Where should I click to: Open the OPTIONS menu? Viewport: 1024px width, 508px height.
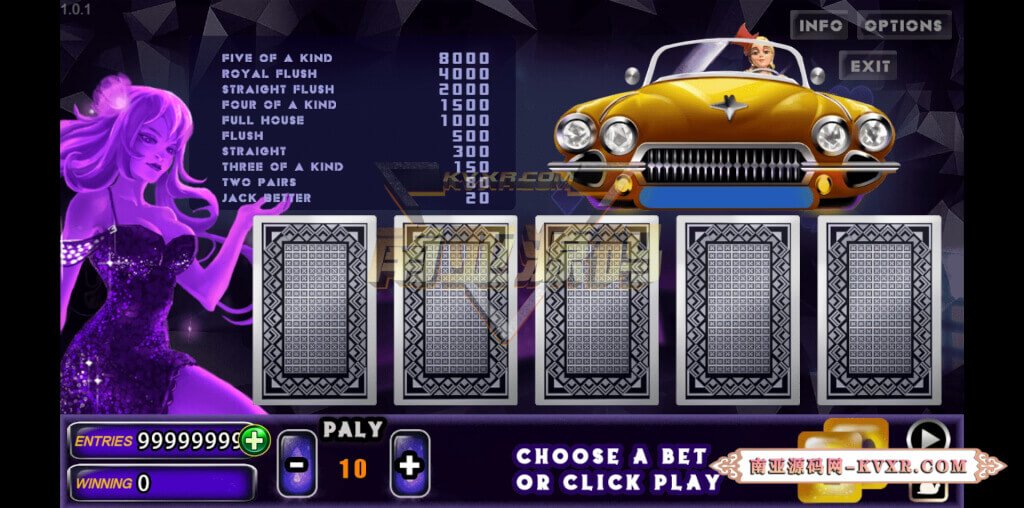point(904,26)
